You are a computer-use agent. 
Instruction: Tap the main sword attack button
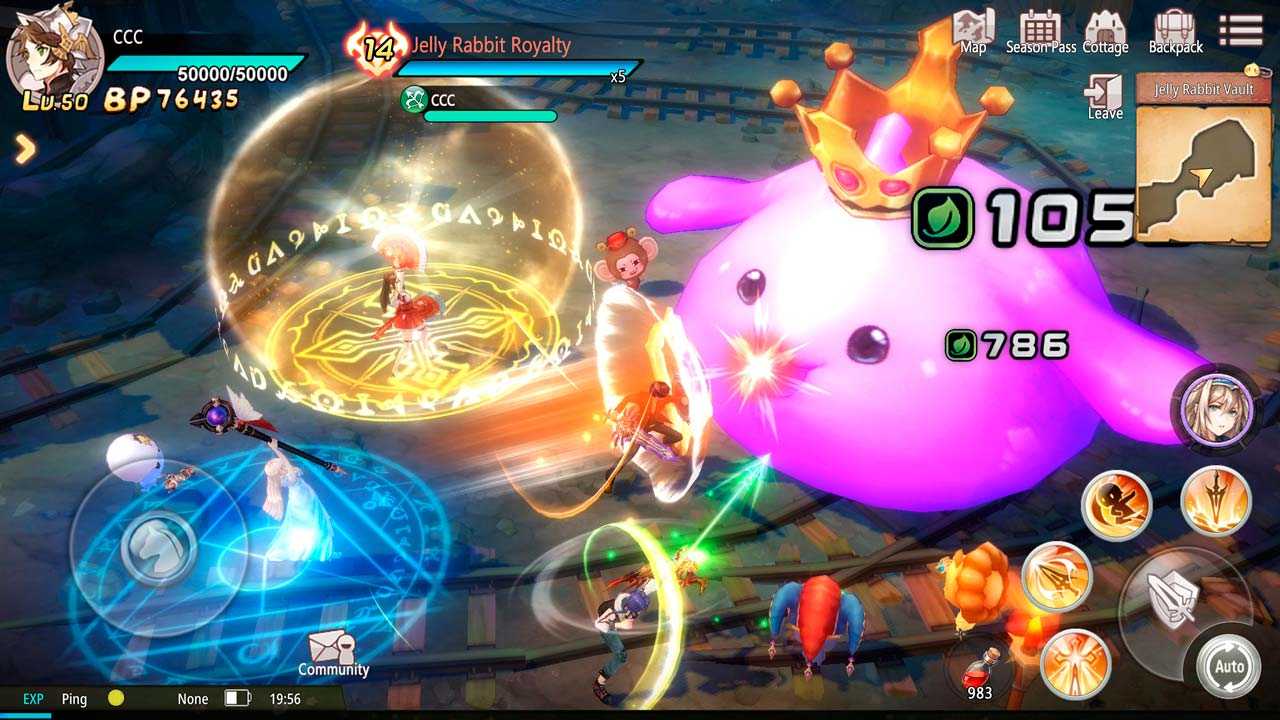click(1172, 598)
